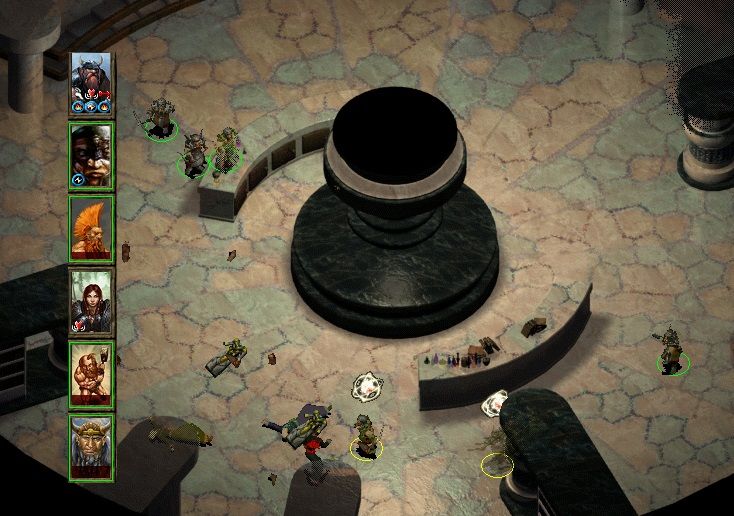Pick the muscular bare-chested dwarf portrait

point(91,374)
